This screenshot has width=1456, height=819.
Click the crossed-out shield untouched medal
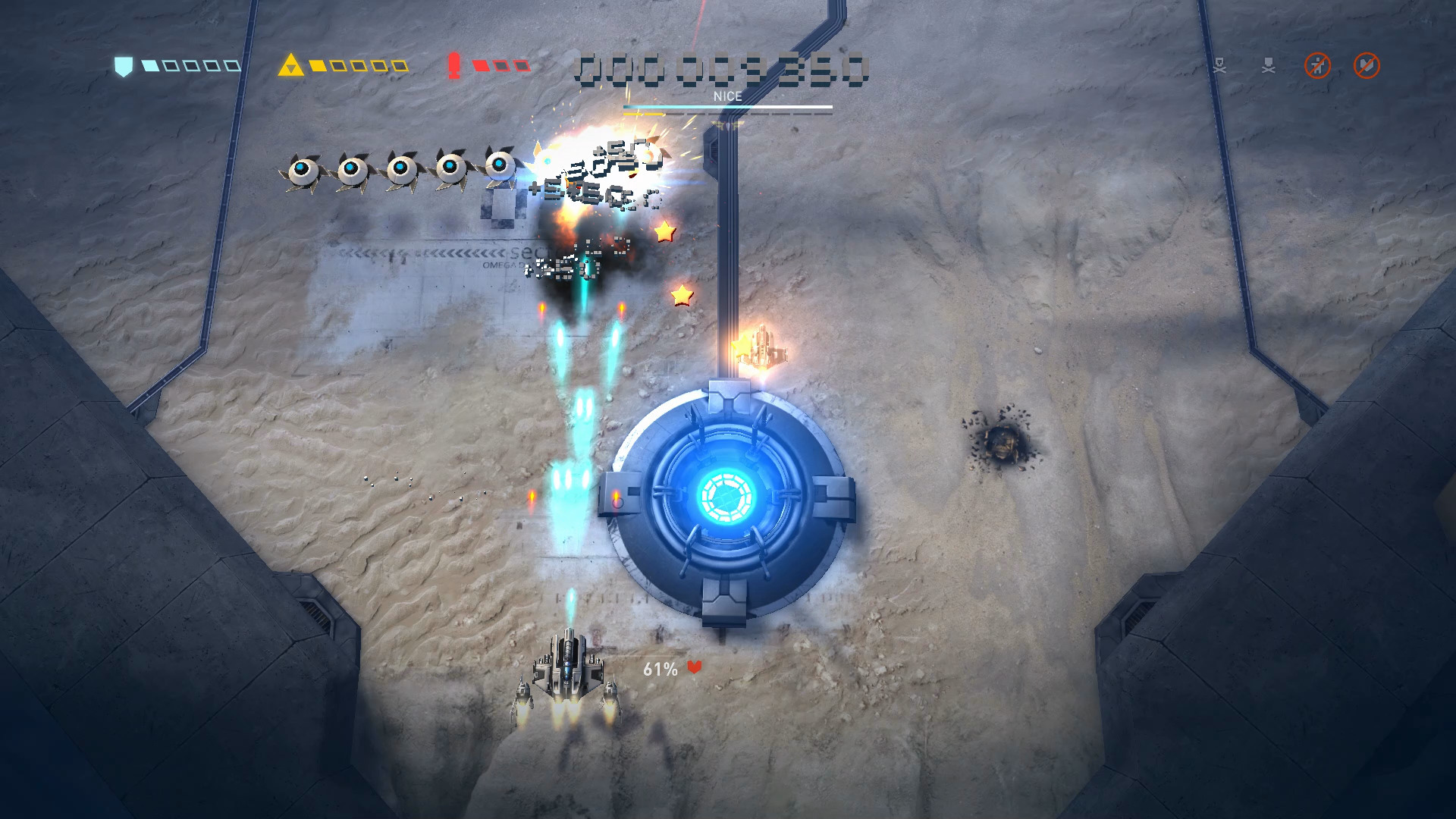(1367, 66)
